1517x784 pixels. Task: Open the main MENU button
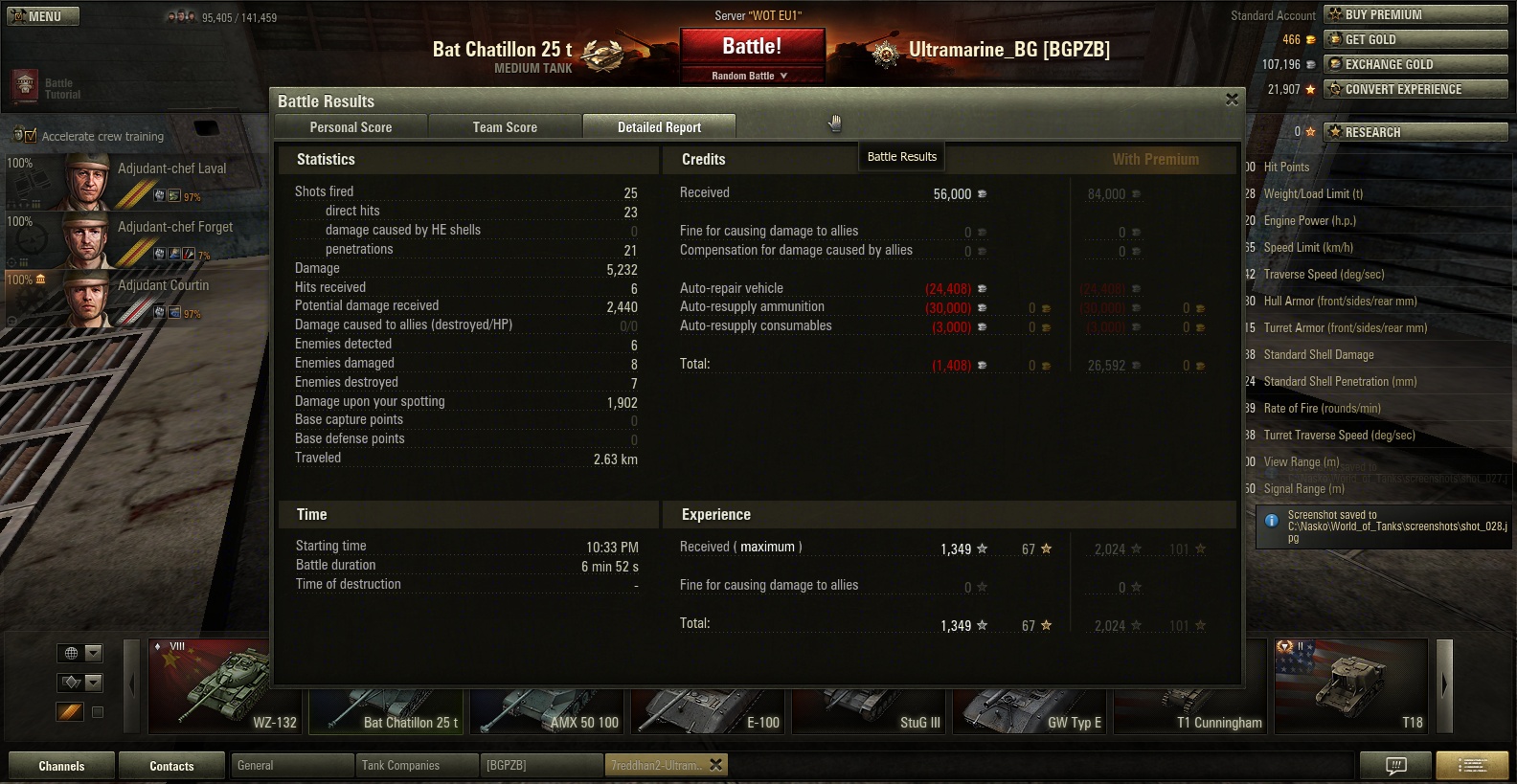(x=43, y=16)
